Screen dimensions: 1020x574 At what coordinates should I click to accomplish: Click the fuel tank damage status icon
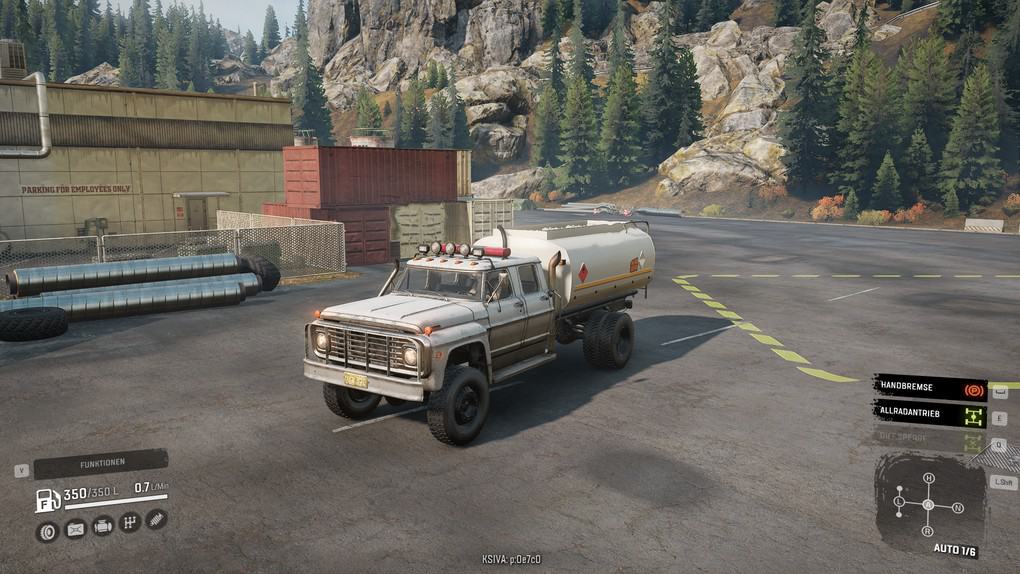pos(75,529)
